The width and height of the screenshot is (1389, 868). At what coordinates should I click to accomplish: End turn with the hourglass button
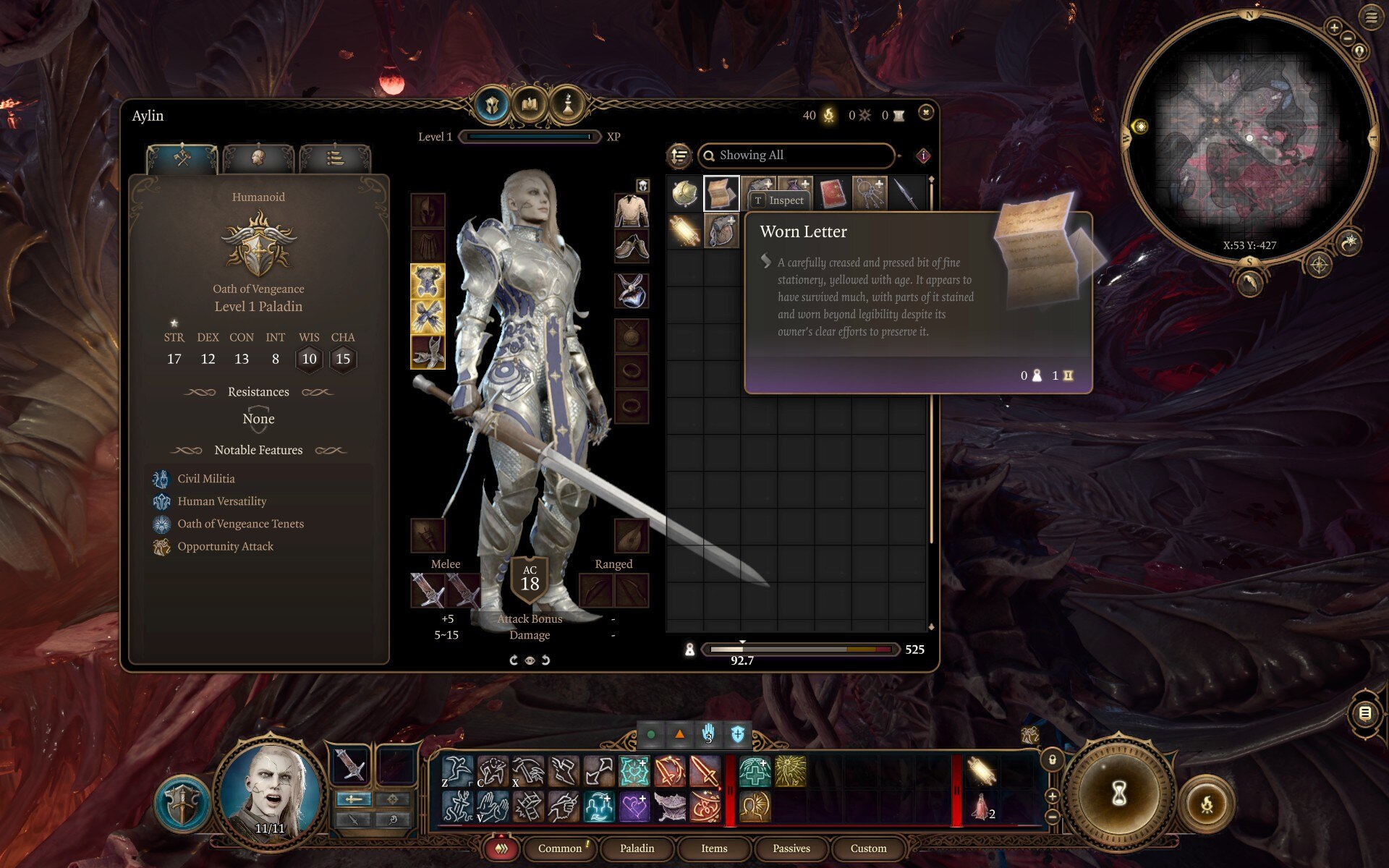1118,793
